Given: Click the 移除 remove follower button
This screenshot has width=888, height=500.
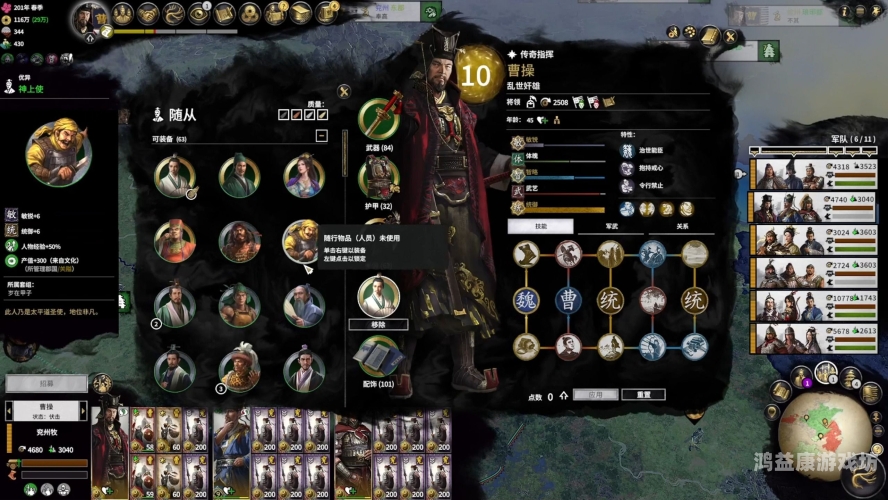Looking at the screenshot, I should [378, 325].
